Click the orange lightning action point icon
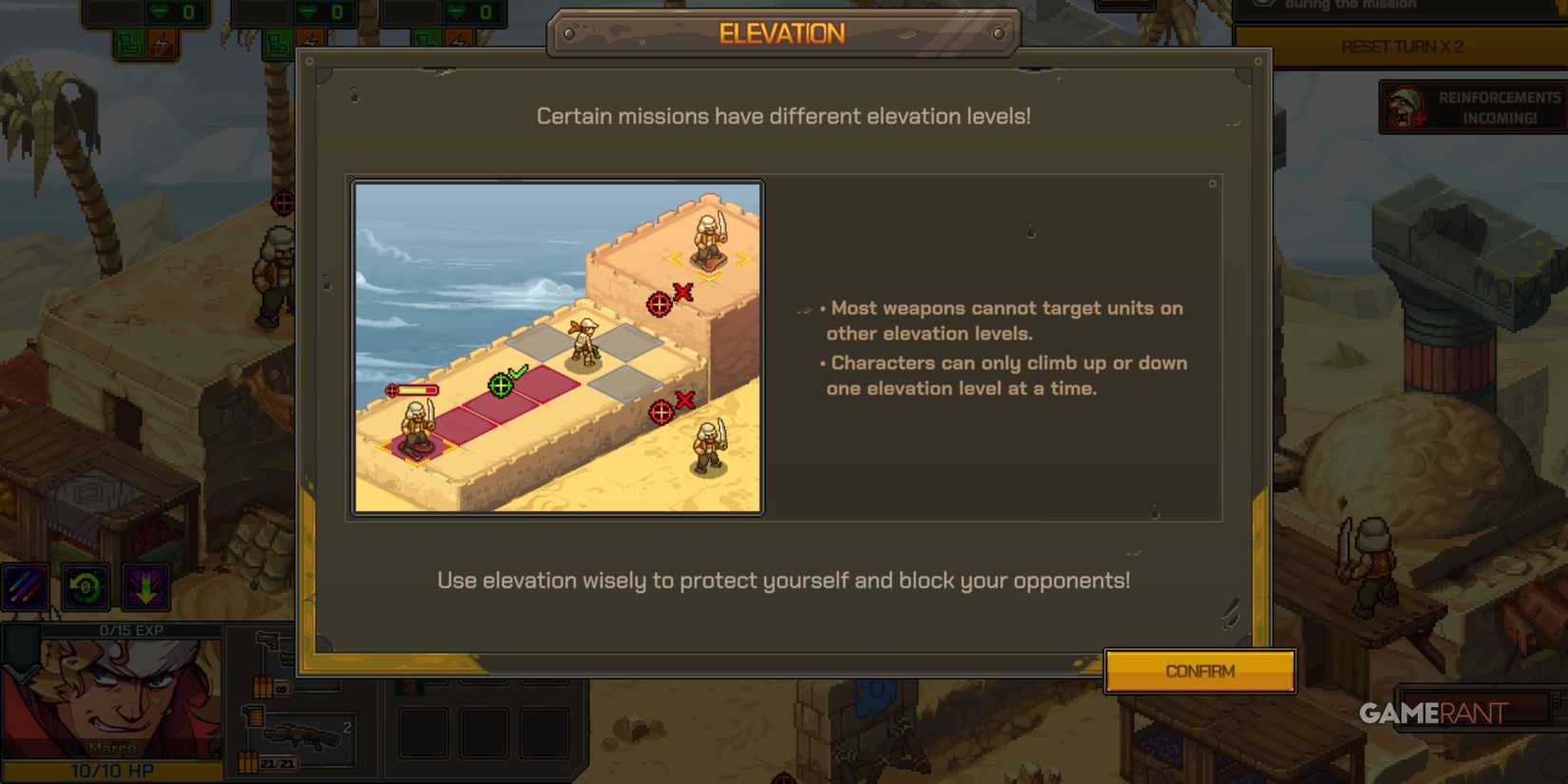 coord(161,41)
